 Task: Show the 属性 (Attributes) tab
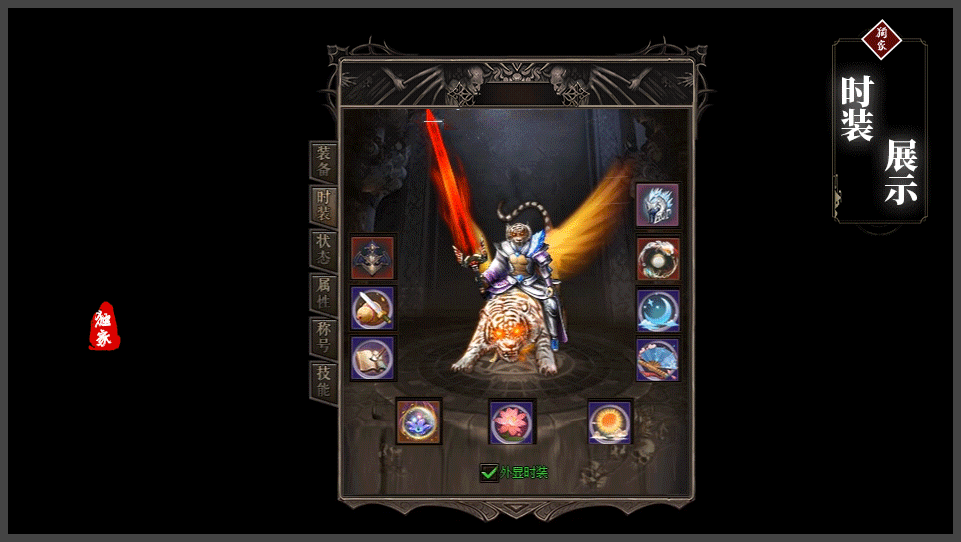click(323, 293)
